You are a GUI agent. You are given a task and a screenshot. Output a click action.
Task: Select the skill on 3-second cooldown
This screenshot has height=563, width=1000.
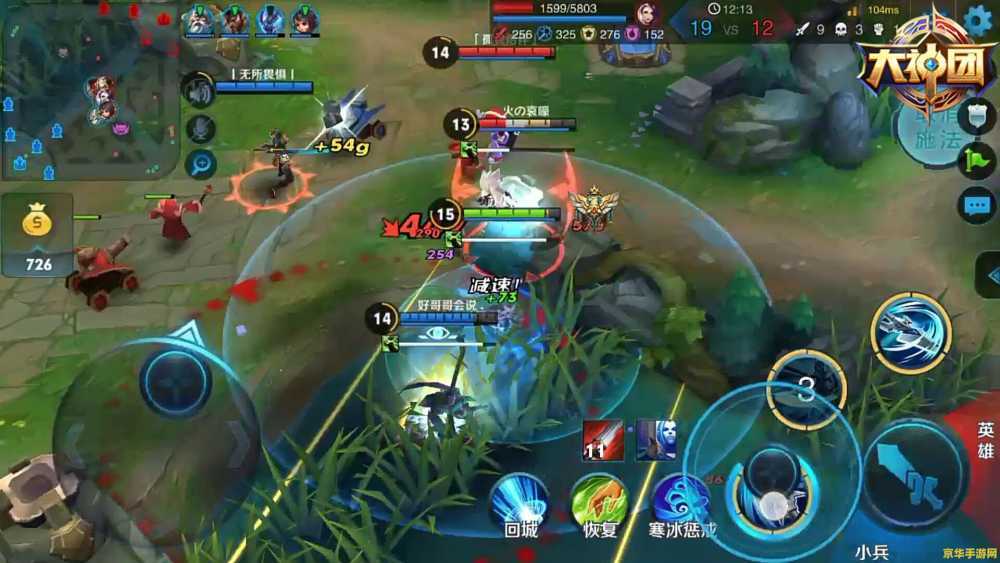coord(806,390)
